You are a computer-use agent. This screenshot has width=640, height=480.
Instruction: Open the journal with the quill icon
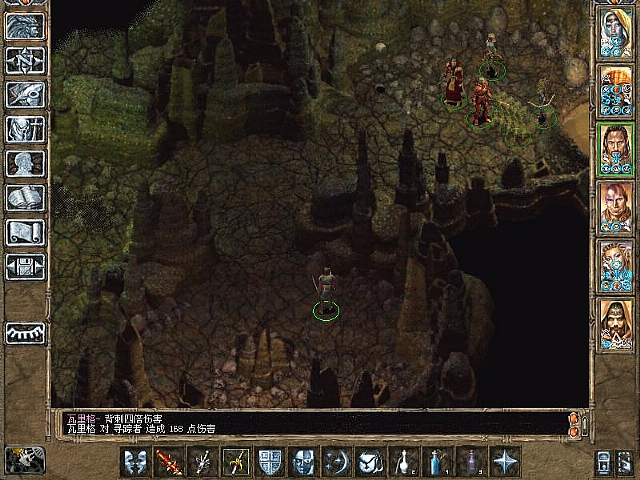point(24,93)
